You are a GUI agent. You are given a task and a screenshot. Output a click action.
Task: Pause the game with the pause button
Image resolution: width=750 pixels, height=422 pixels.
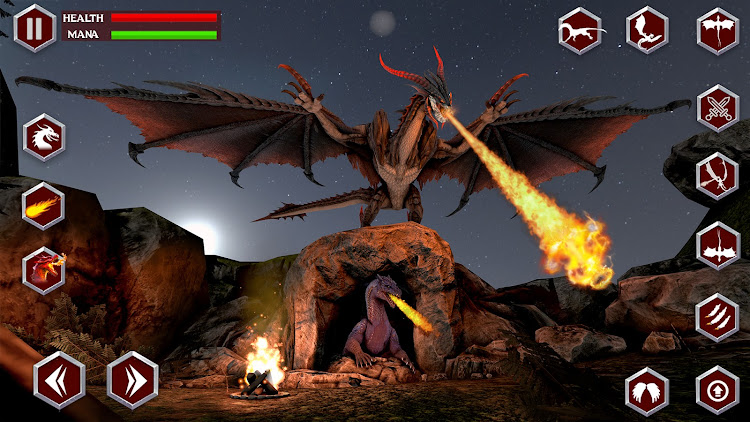pyautogui.click(x=35, y=27)
